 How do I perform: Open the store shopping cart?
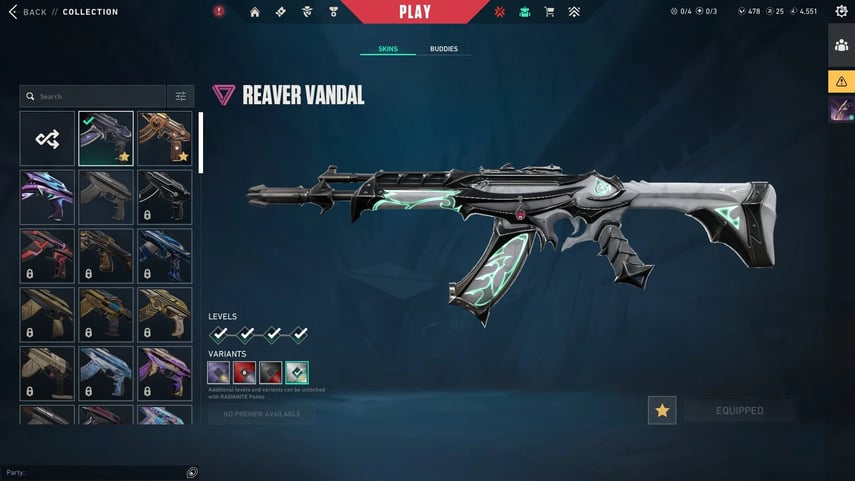pyautogui.click(x=549, y=12)
